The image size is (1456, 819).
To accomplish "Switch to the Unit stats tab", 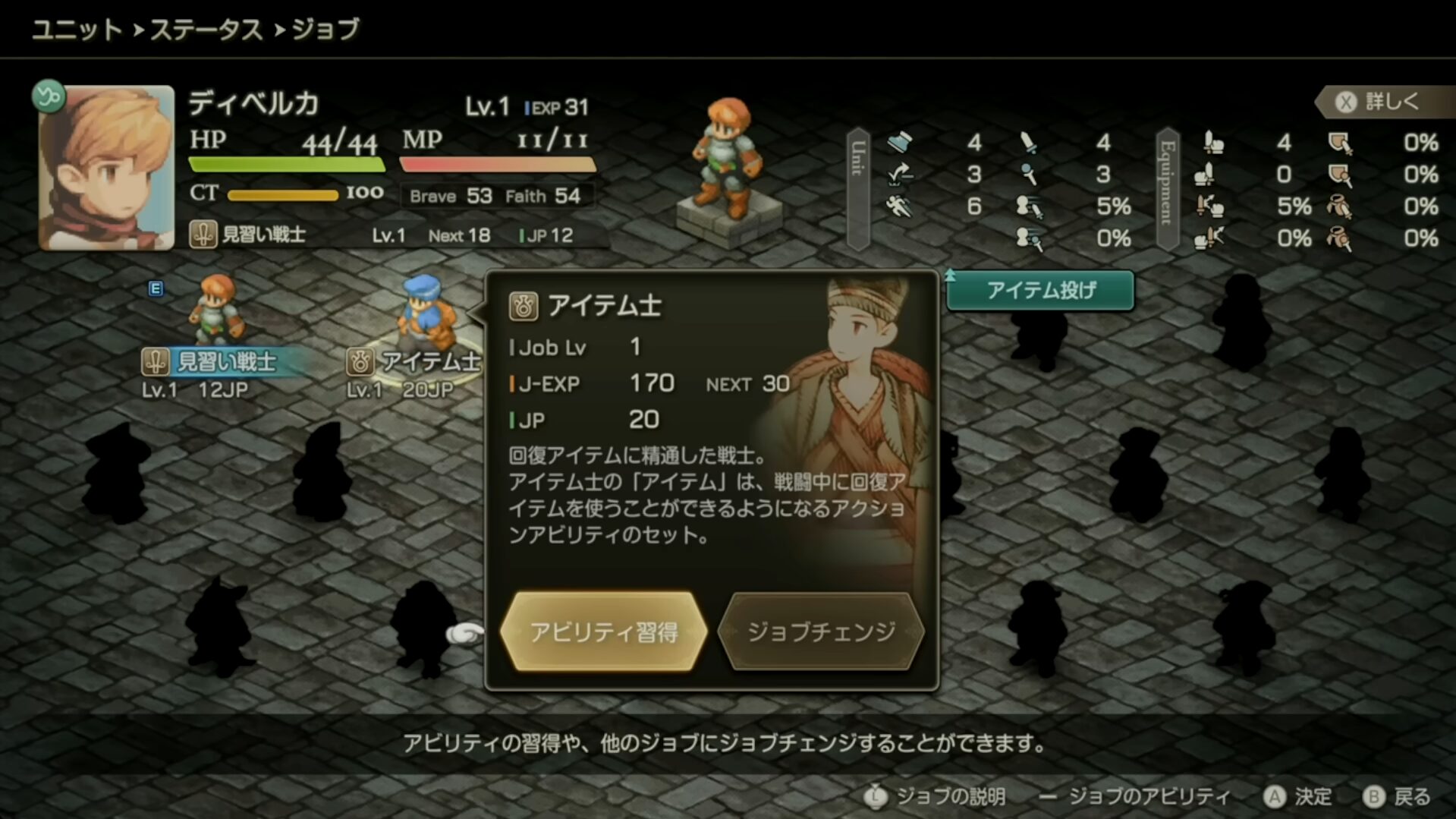I will (858, 189).
